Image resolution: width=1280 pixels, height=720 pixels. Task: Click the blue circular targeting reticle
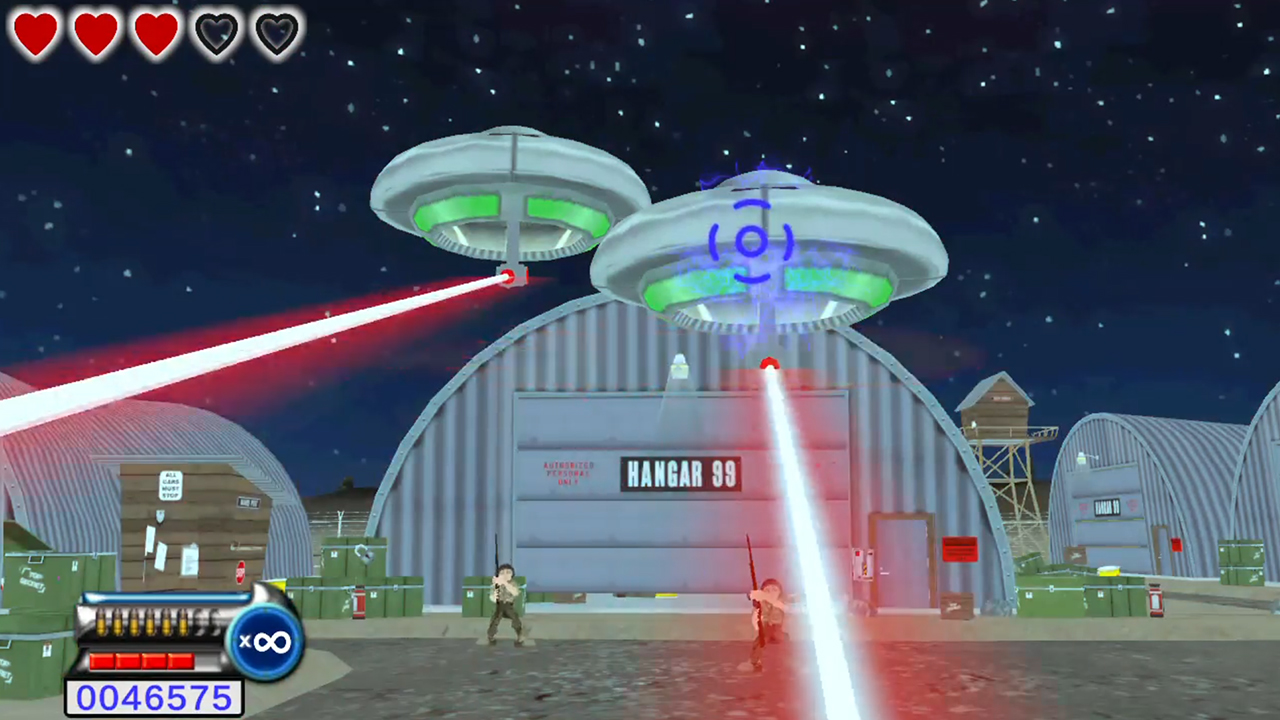click(751, 241)
